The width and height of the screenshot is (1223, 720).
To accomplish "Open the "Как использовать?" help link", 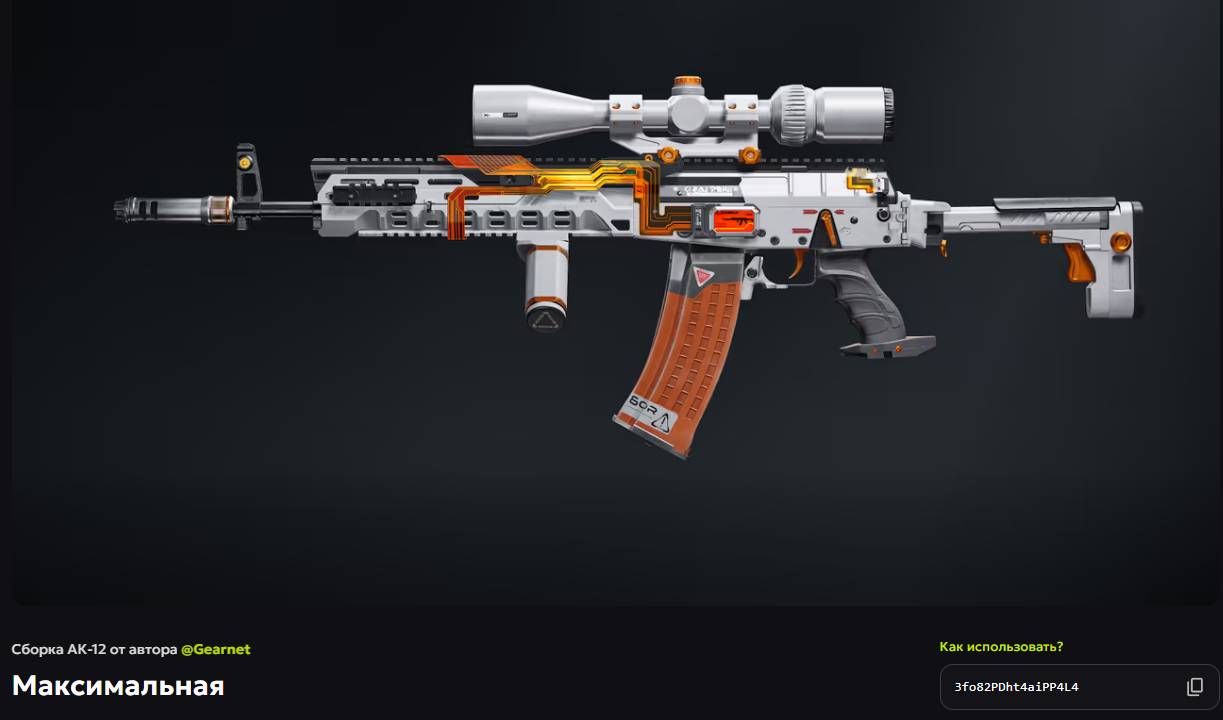I will (x=1001, y=647).
